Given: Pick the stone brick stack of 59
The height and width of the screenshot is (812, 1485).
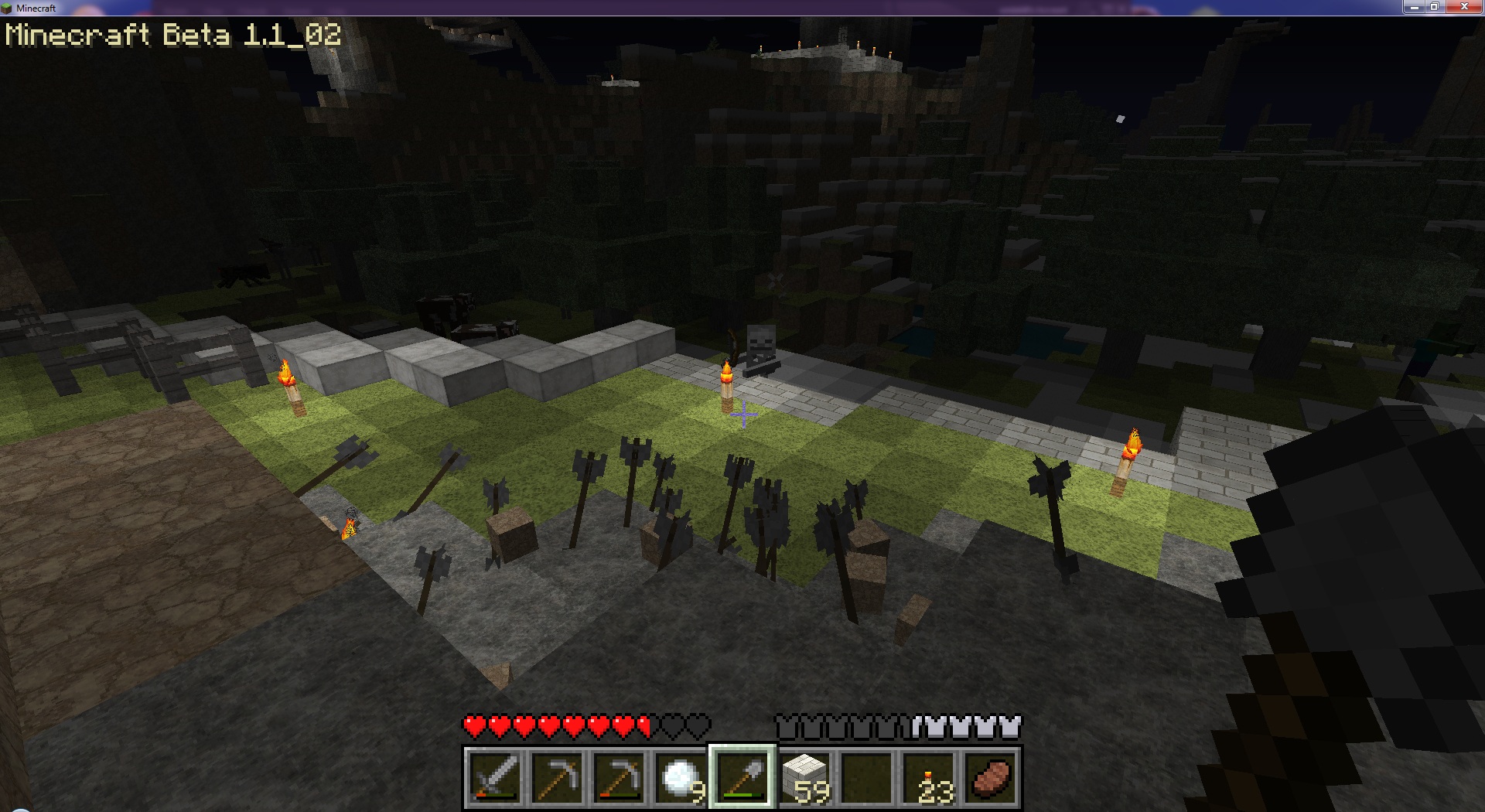Looking at the screenshot, I should click(x=804, y=777).
